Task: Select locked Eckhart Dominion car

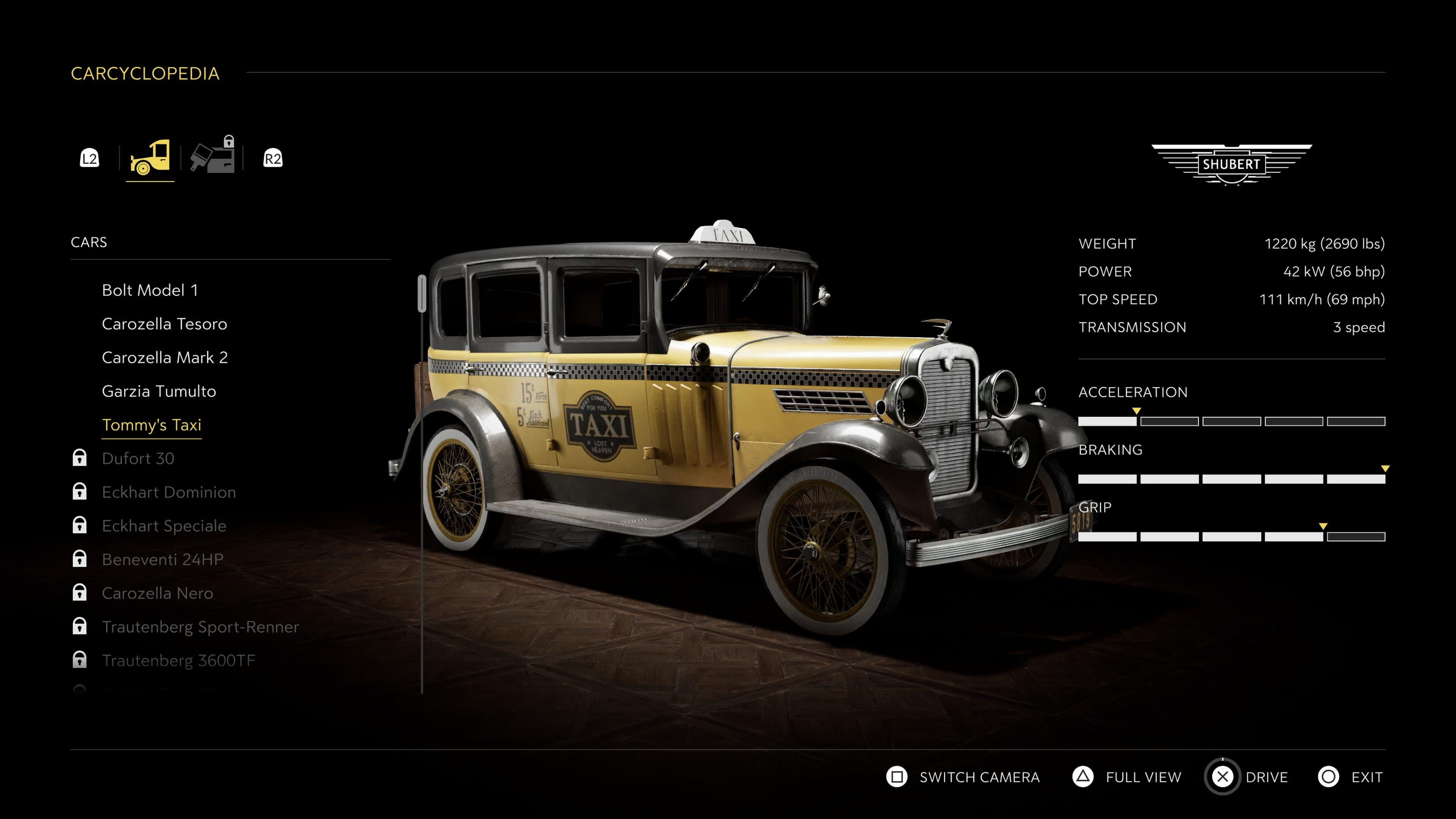Action: pyautogui.click(x=168, y=492)
